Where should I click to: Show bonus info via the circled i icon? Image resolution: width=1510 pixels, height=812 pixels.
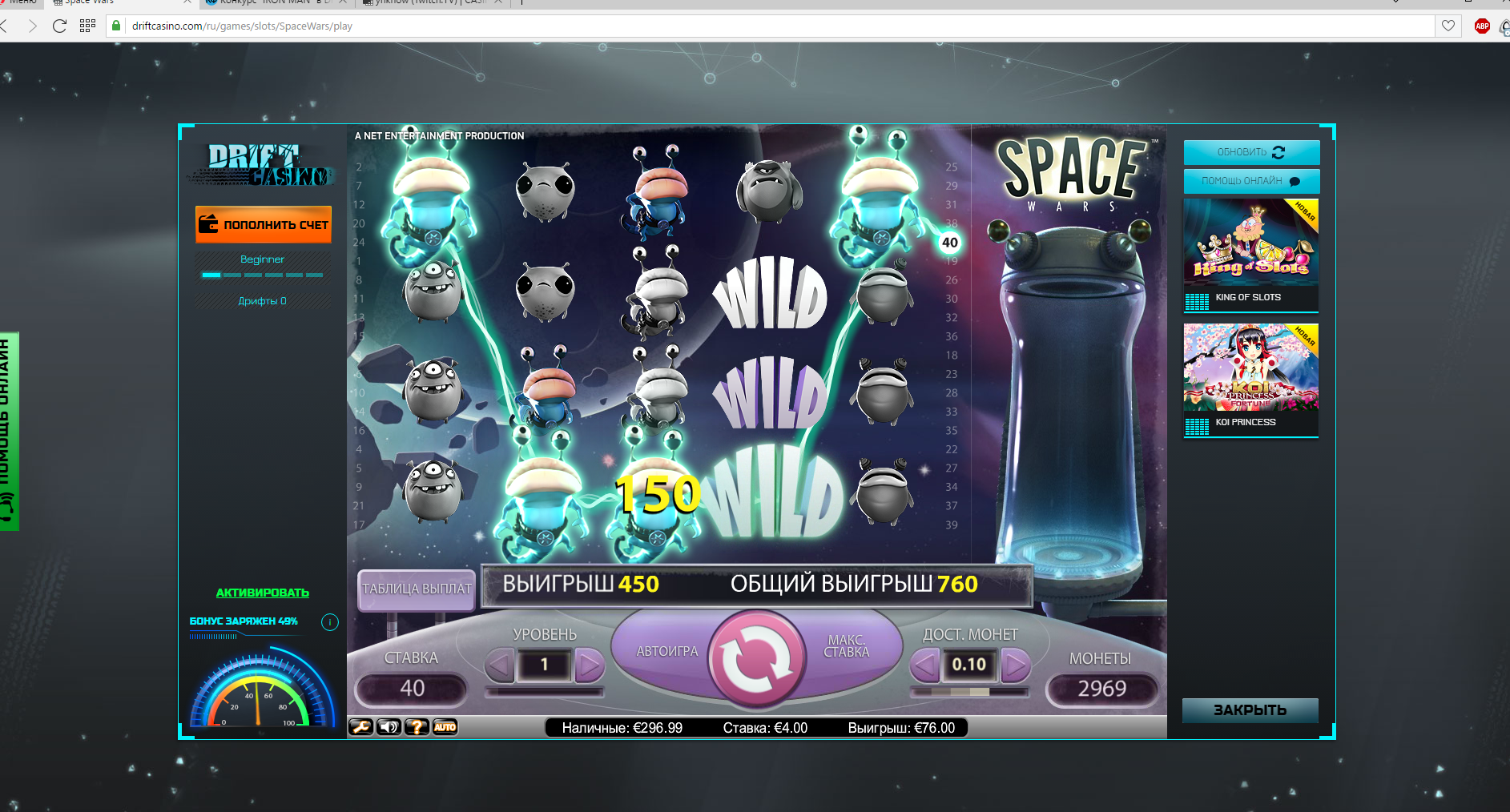tap(330, 622)
